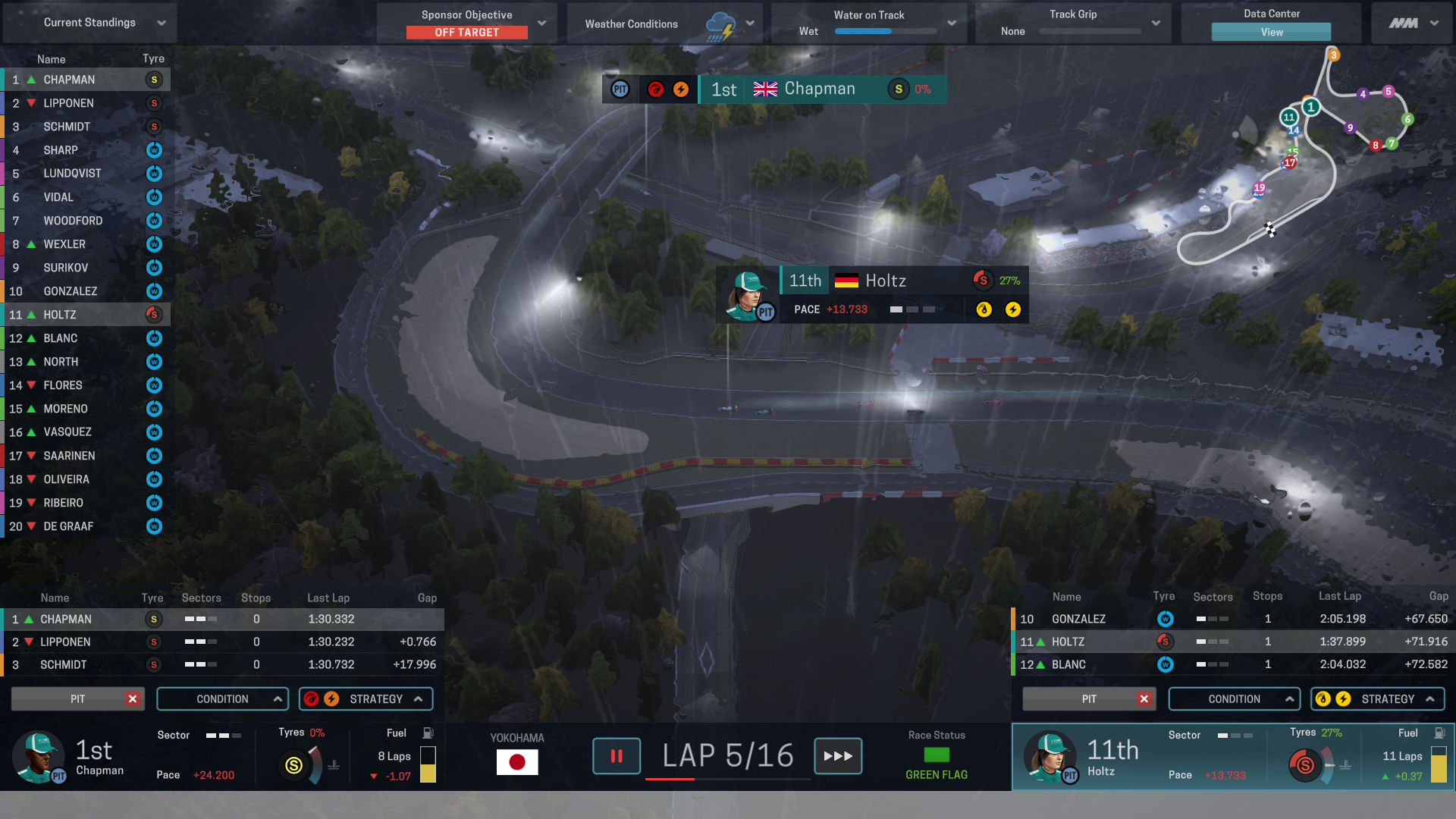Viewport: 1456px width, 819px height.
Task: Expand the Sponsor Objective panel
Action: [x=541, y=23]
